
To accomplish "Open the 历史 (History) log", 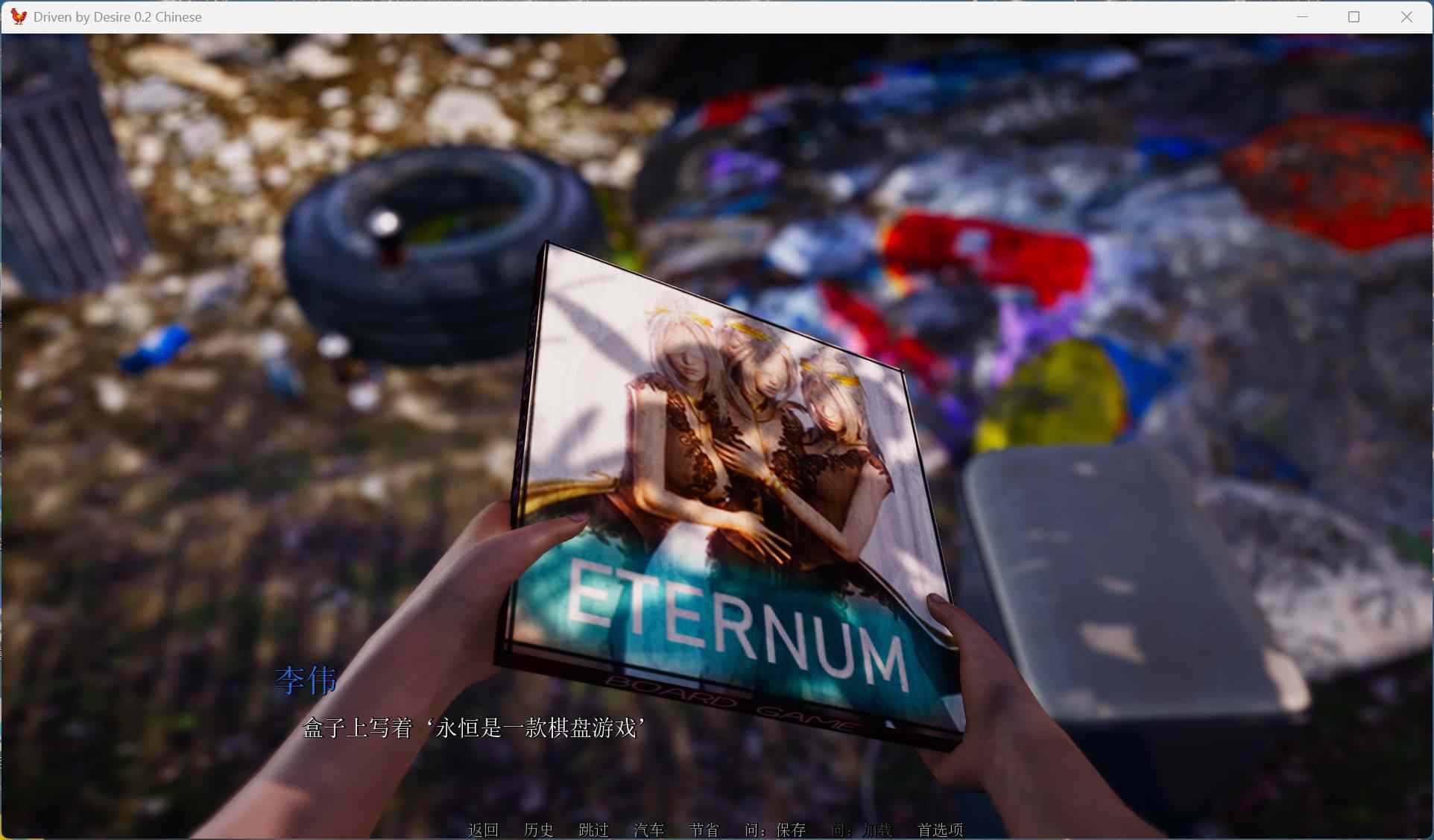I will point(538,830).
